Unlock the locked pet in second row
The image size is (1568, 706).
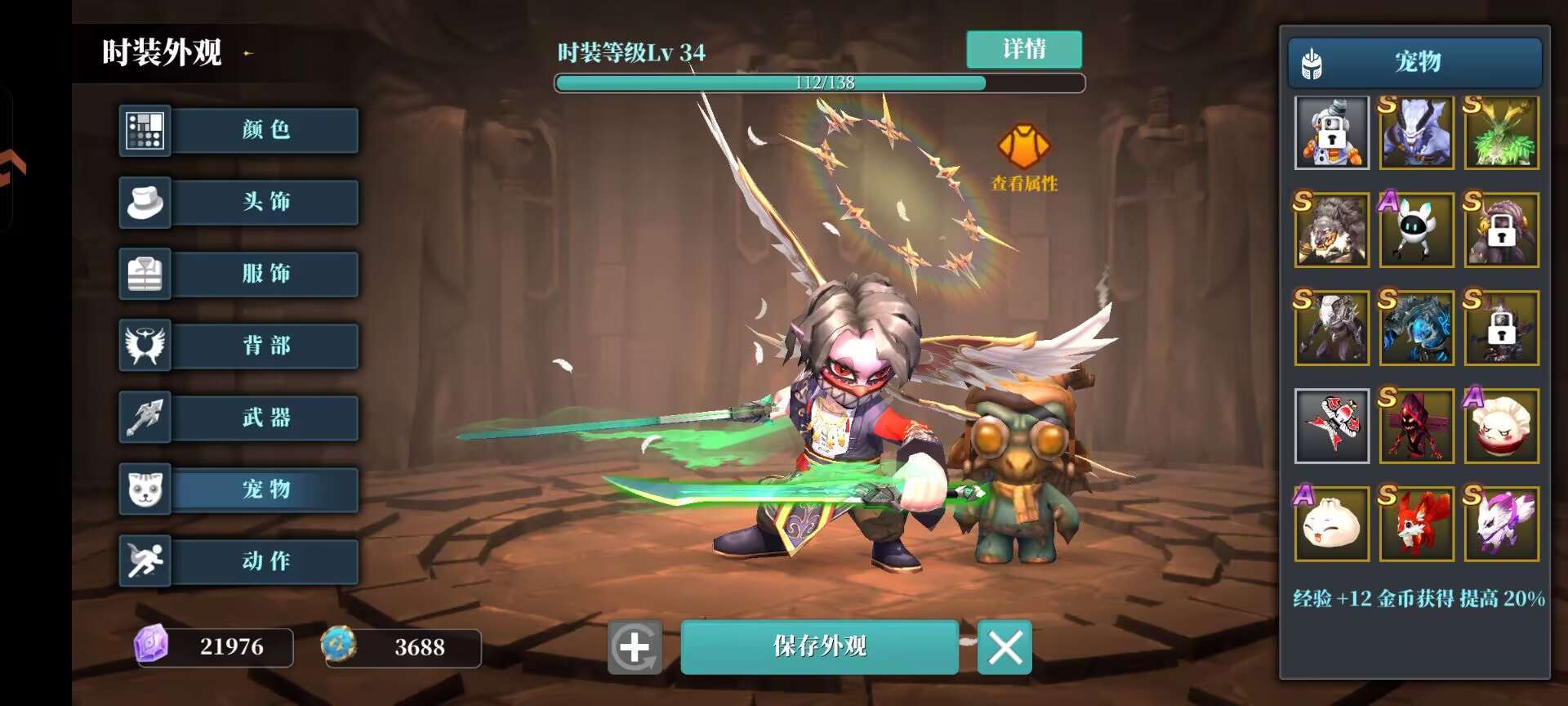1501,230
